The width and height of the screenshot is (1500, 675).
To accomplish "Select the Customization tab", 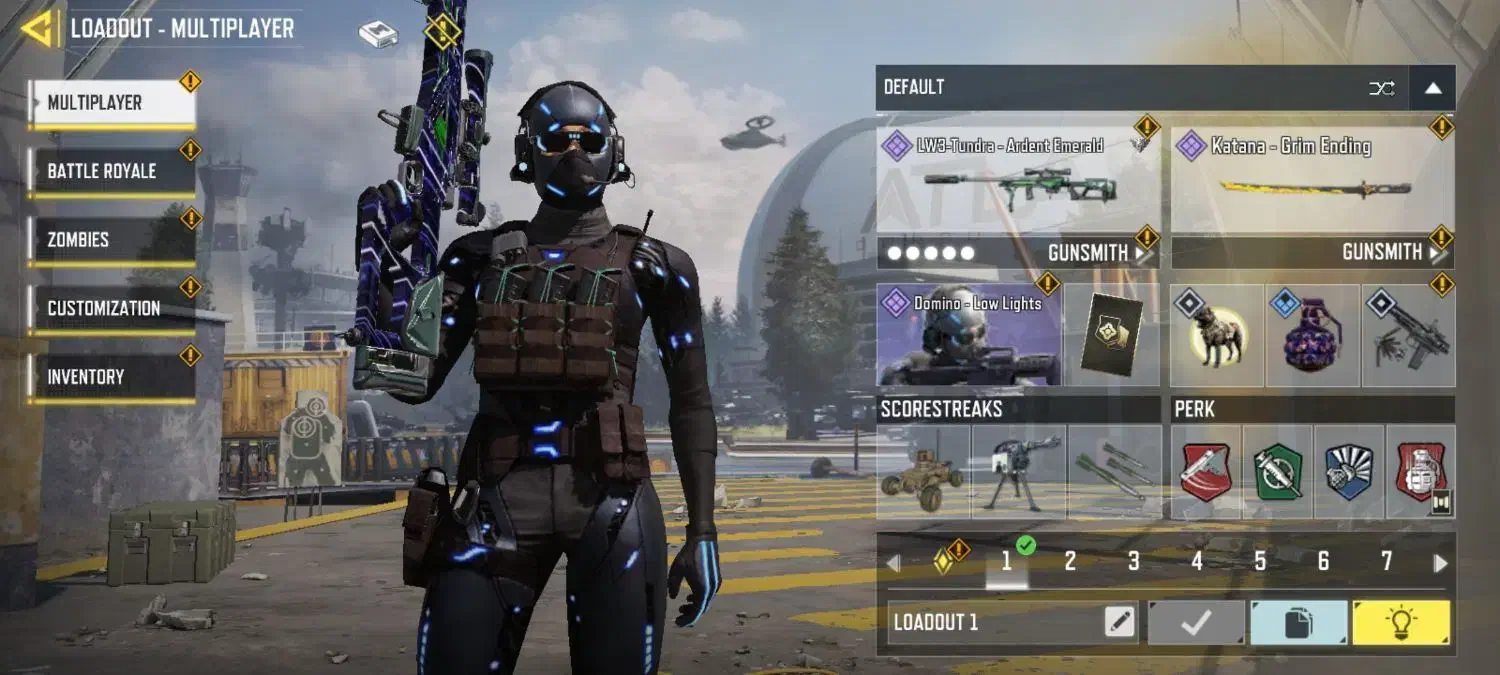I will [111, 308].
